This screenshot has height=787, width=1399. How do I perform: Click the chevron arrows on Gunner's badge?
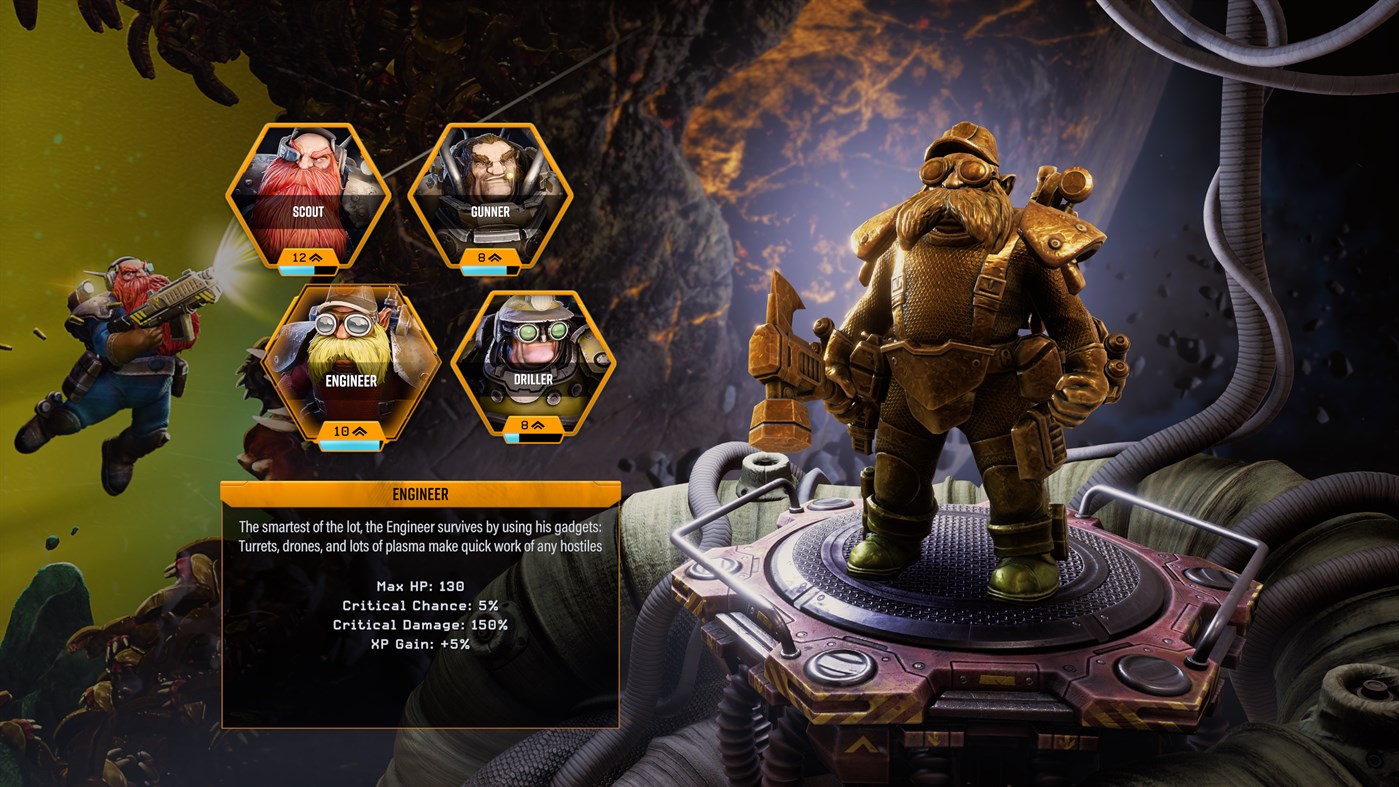495,256
